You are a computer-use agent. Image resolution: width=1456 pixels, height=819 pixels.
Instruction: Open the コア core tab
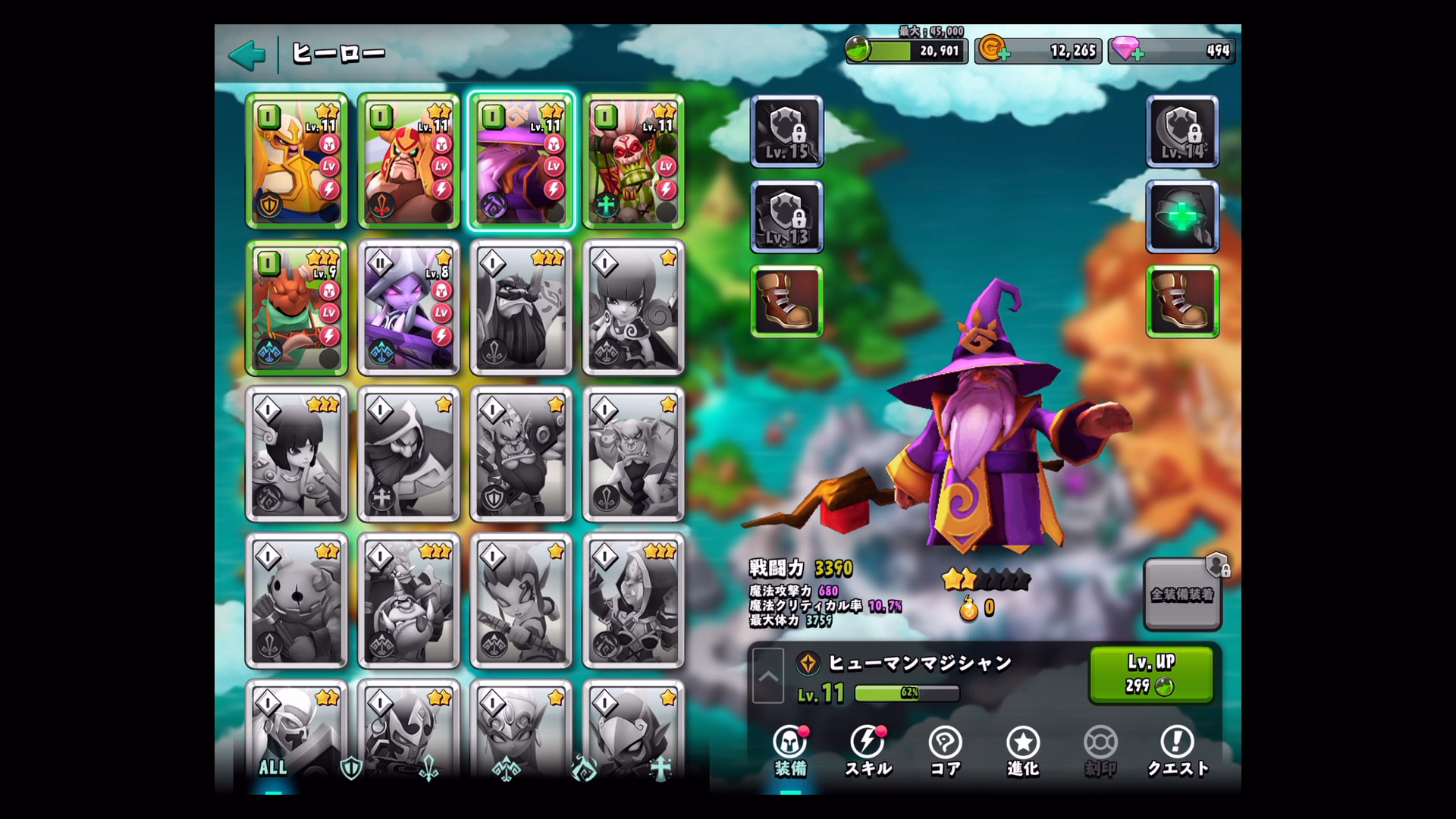tap(945, 751)
